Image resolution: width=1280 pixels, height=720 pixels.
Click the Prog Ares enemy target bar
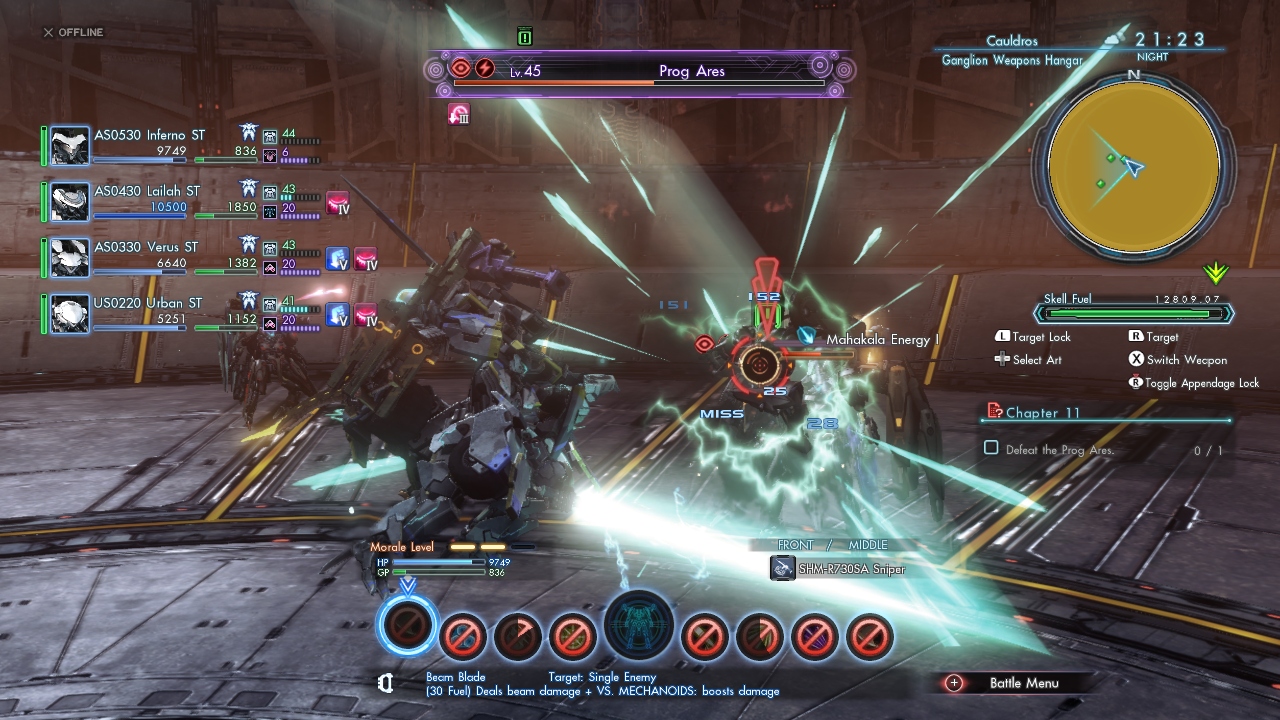coord(640,73)
